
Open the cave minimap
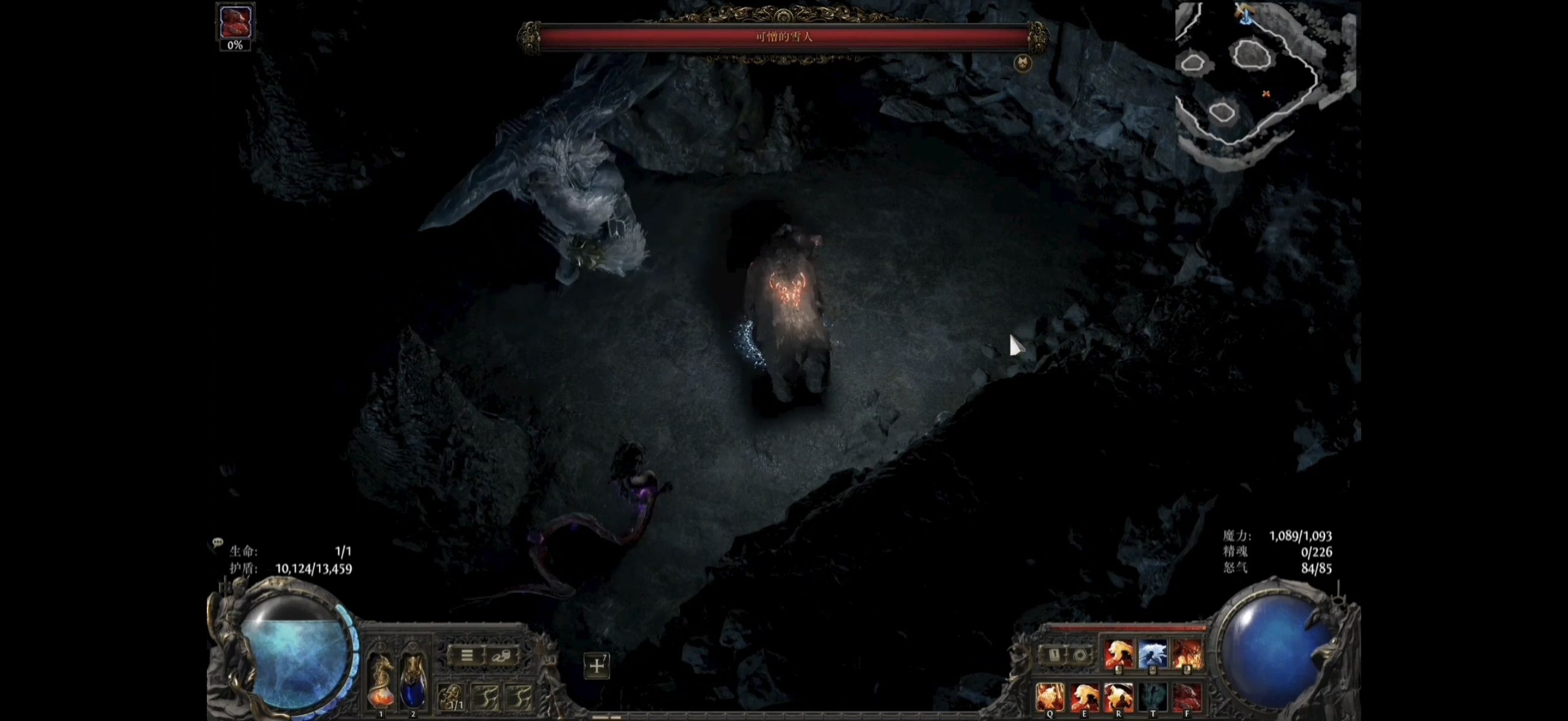[1265, 79]
